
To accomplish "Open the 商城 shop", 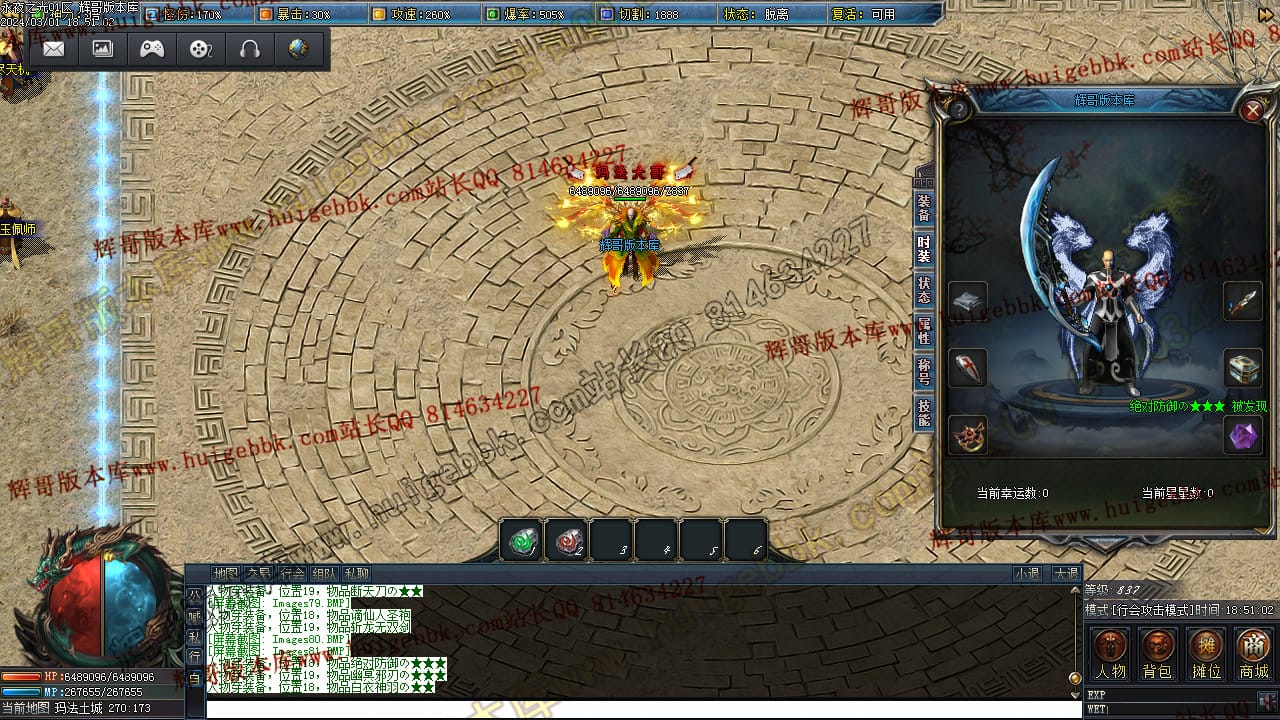I will (1254, 654).
